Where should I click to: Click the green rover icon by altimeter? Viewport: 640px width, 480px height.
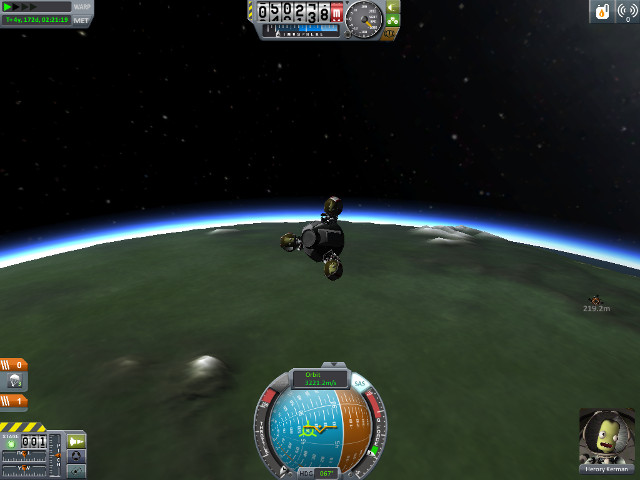coord(393,20)
